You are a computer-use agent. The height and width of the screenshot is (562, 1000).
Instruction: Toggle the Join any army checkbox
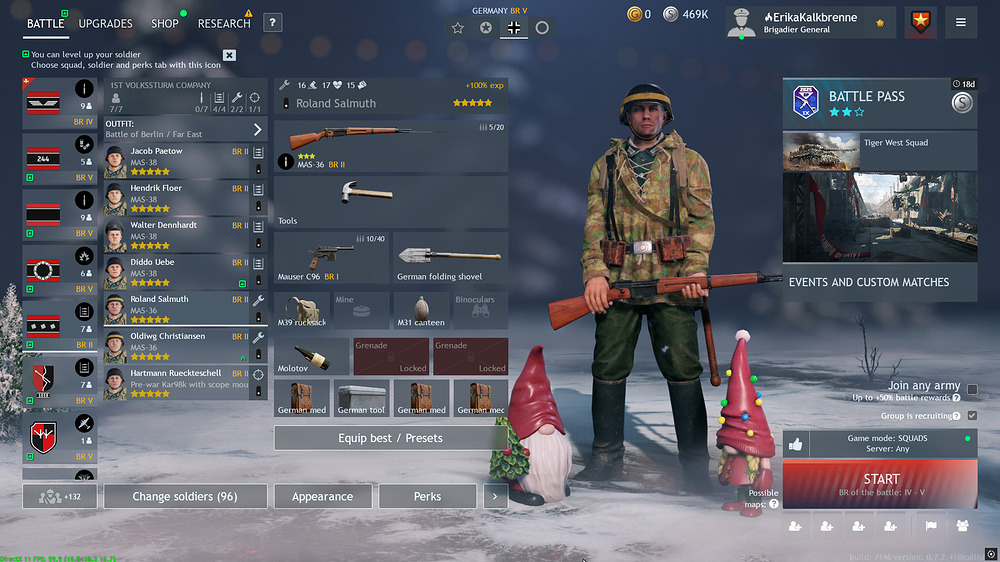click(972, 390)
